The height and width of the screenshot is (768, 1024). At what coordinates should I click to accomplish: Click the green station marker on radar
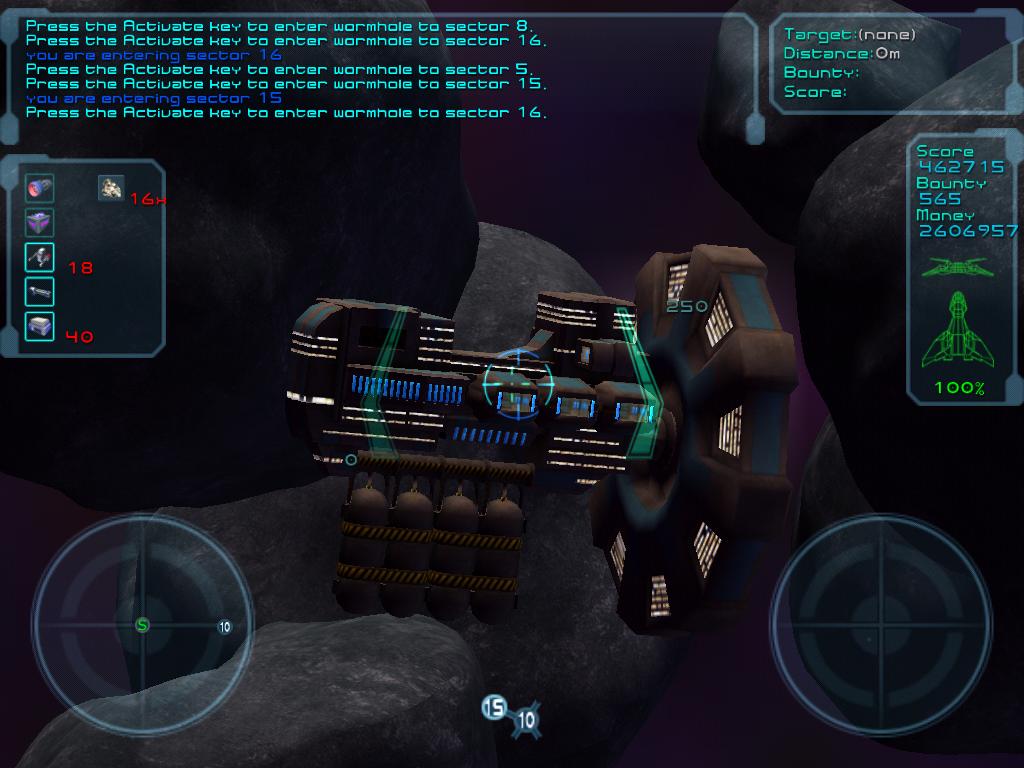coord(142,625)
